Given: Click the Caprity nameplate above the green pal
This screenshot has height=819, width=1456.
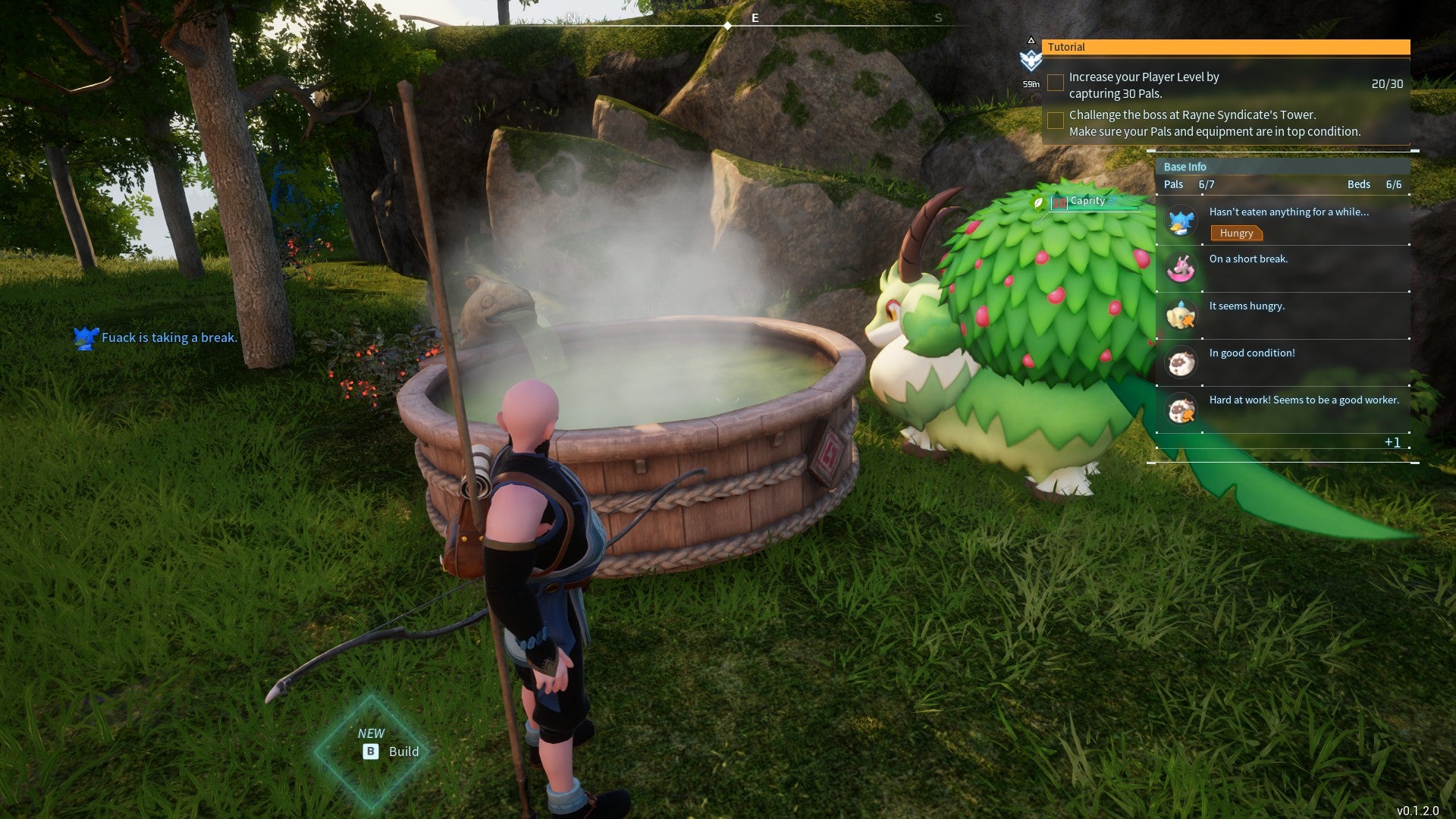Looking at the screenshot, I should click(x=1087, y=200).
